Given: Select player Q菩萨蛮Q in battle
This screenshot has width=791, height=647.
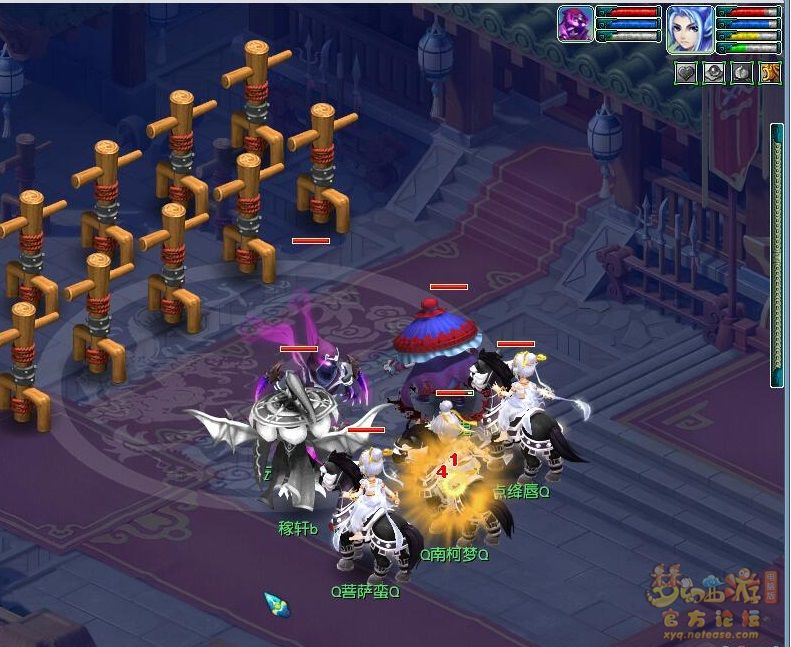Looking at the screenshot, I should coord(368,520).
